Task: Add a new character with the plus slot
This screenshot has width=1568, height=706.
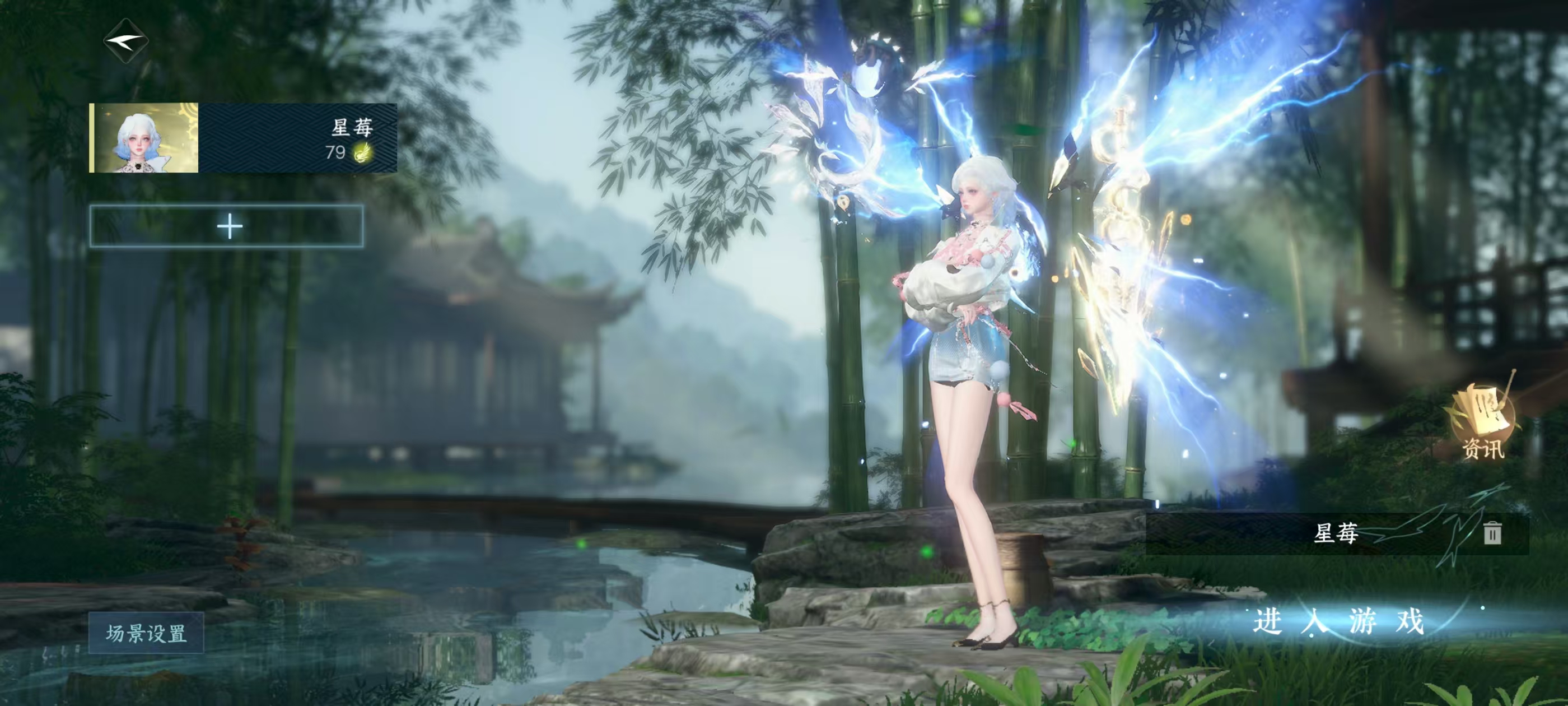Action: [x=227, y=226]
